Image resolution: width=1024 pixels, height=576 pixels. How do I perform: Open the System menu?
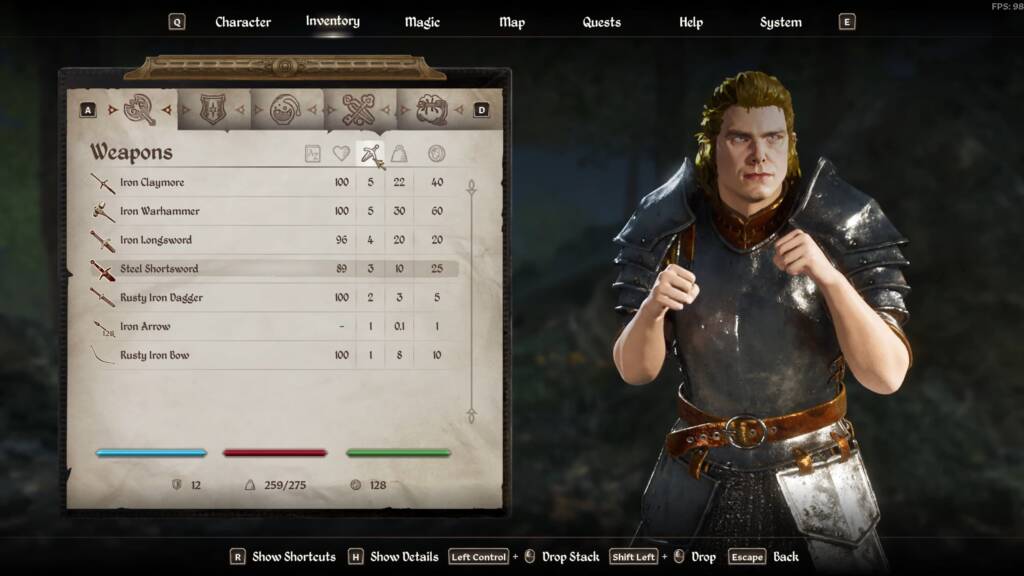[780, 22]
